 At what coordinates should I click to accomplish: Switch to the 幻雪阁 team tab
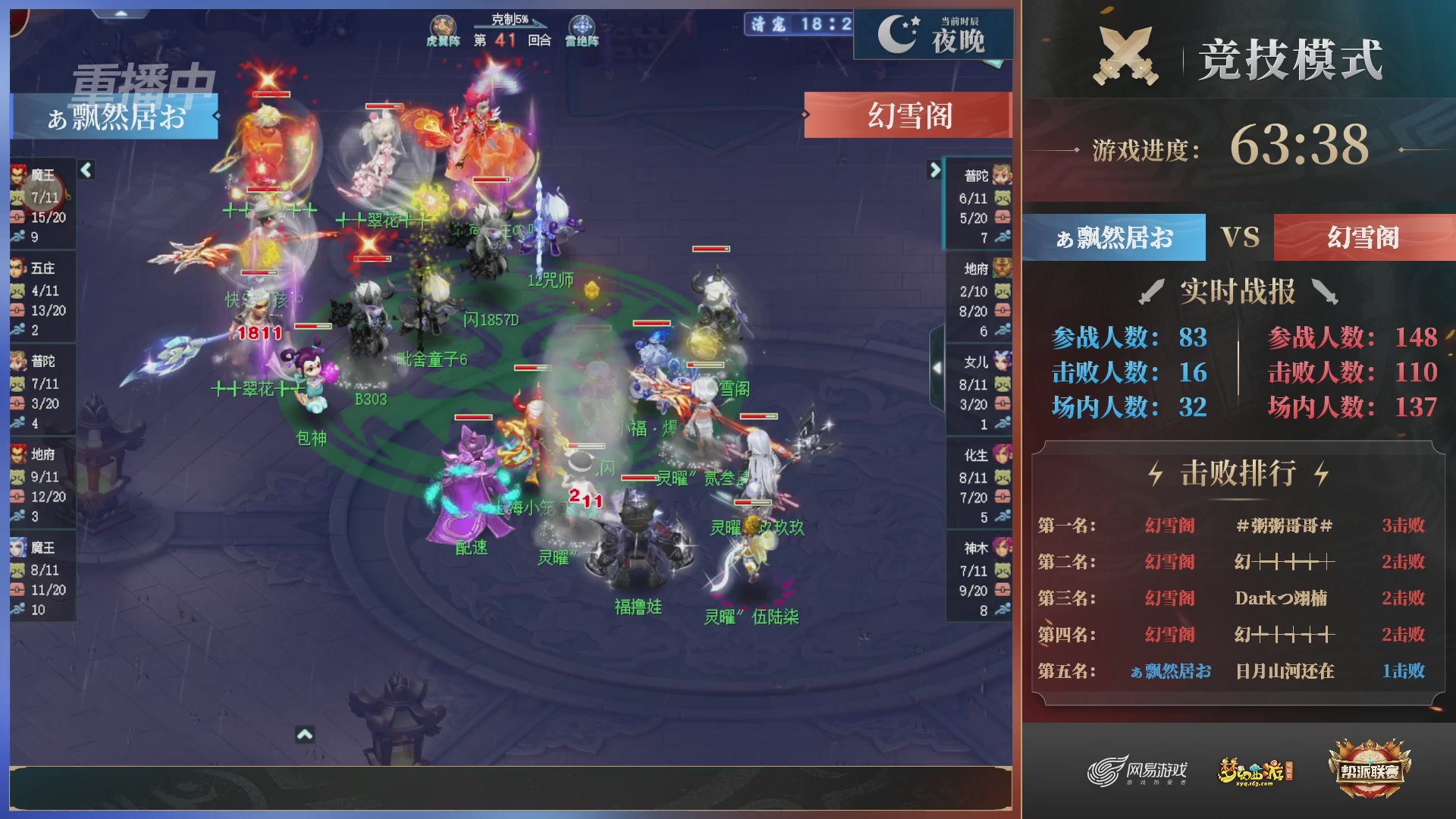pyautogui.click(x=1363, y=237)
